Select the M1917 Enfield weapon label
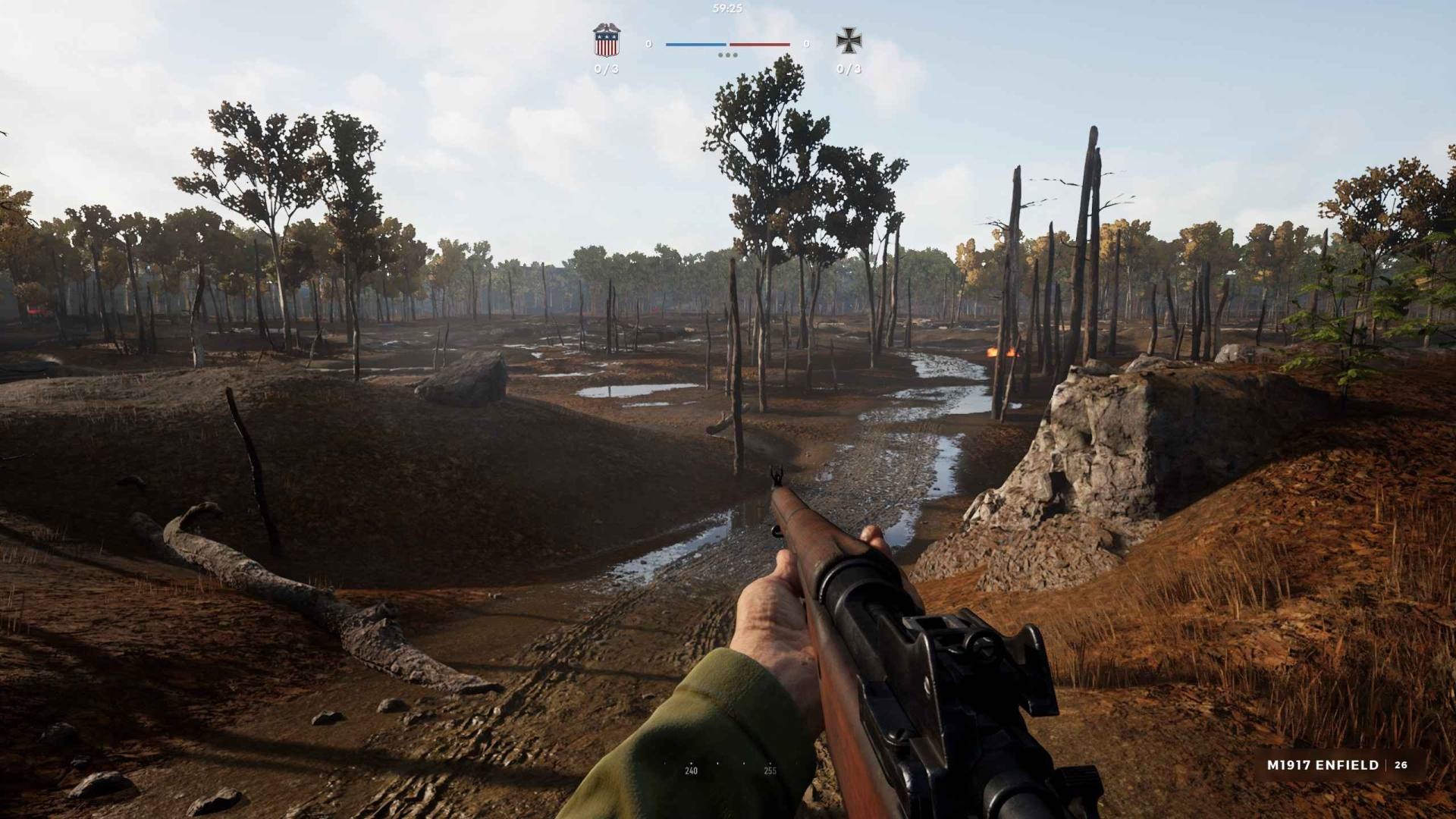1456x819 pixels. coord(1323,765)
